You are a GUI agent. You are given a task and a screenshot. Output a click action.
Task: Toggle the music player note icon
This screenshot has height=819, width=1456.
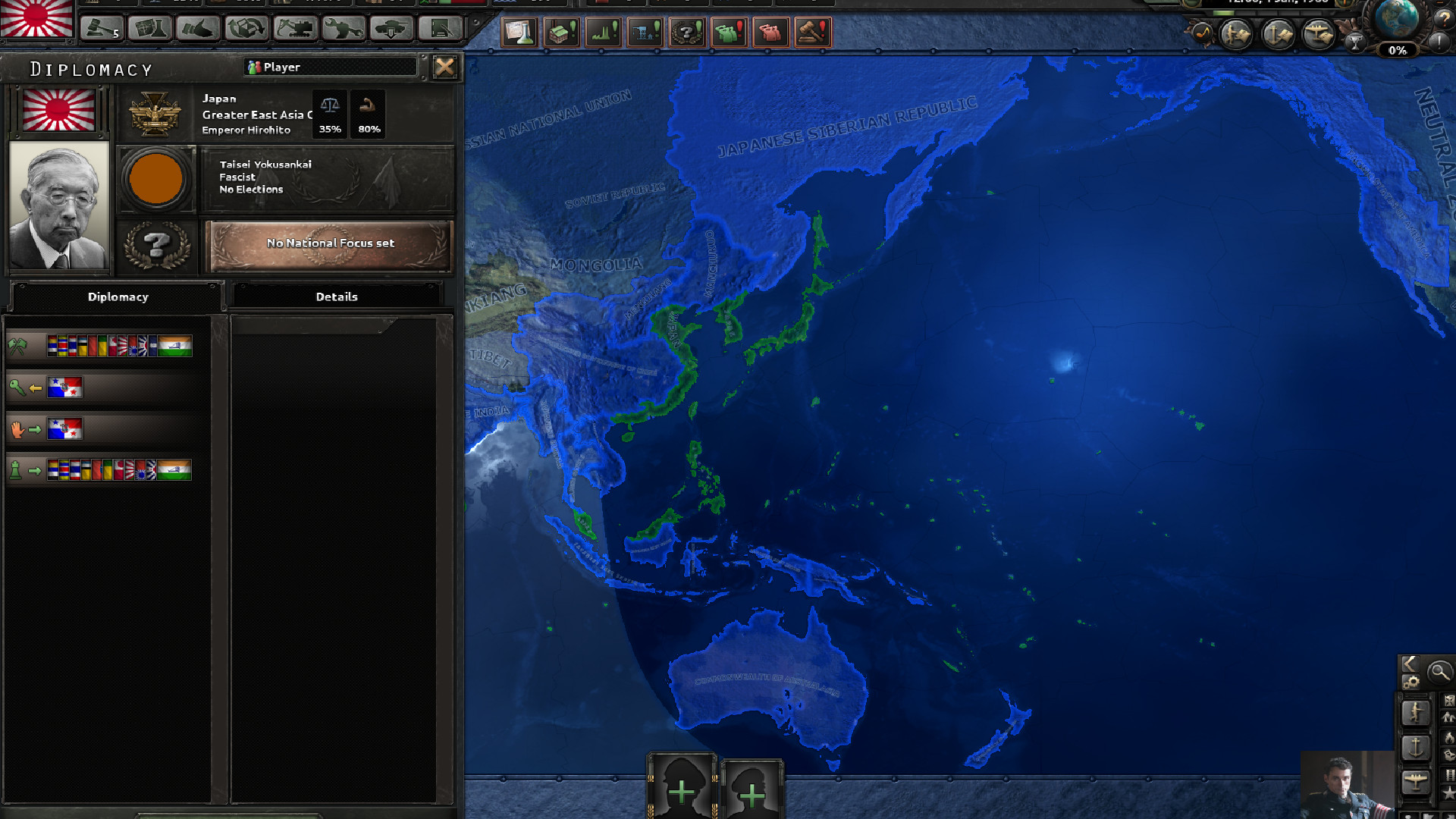coord(1202,33)
